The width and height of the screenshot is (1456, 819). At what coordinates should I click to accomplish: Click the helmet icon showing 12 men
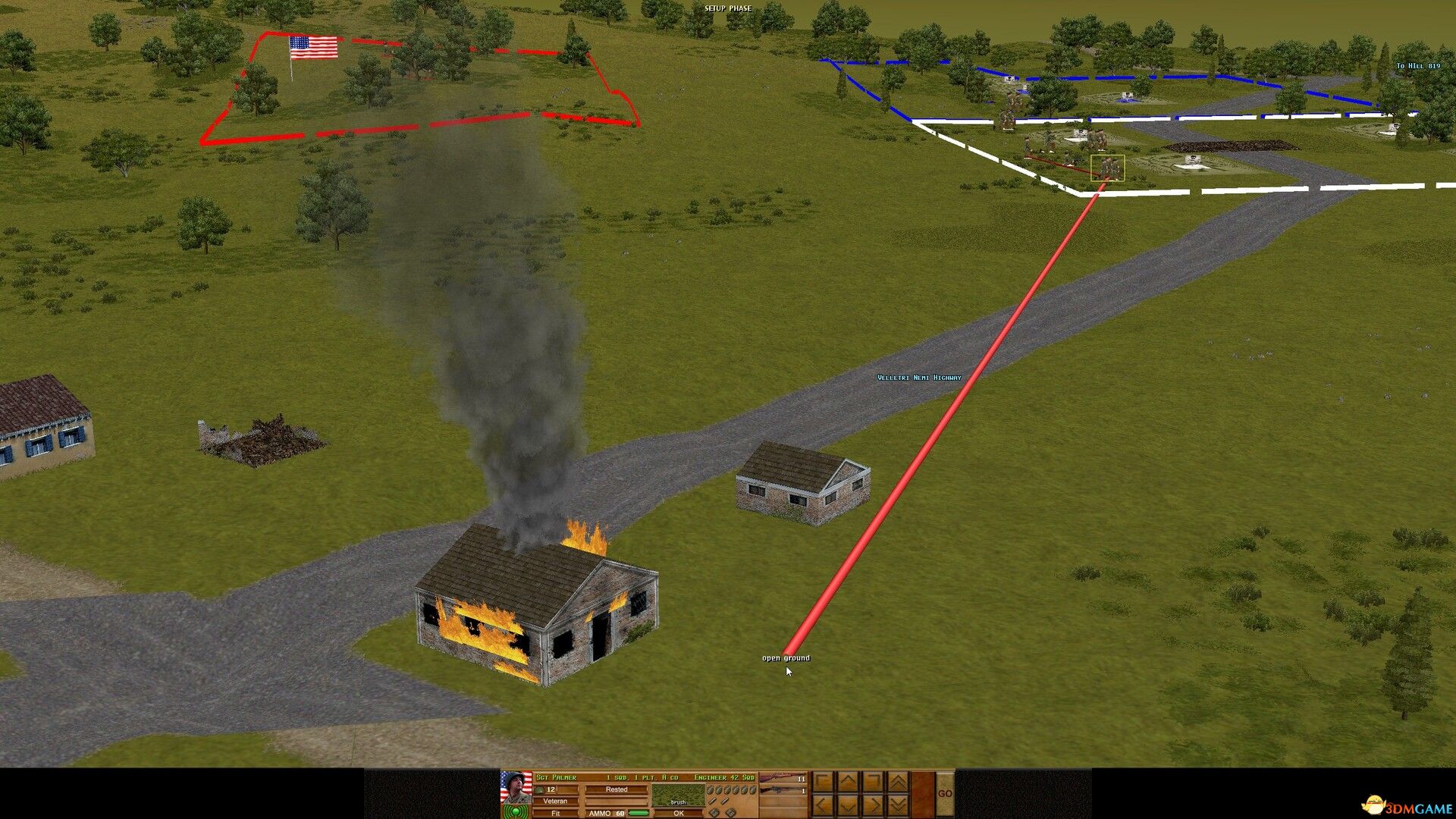pos(540,790)
